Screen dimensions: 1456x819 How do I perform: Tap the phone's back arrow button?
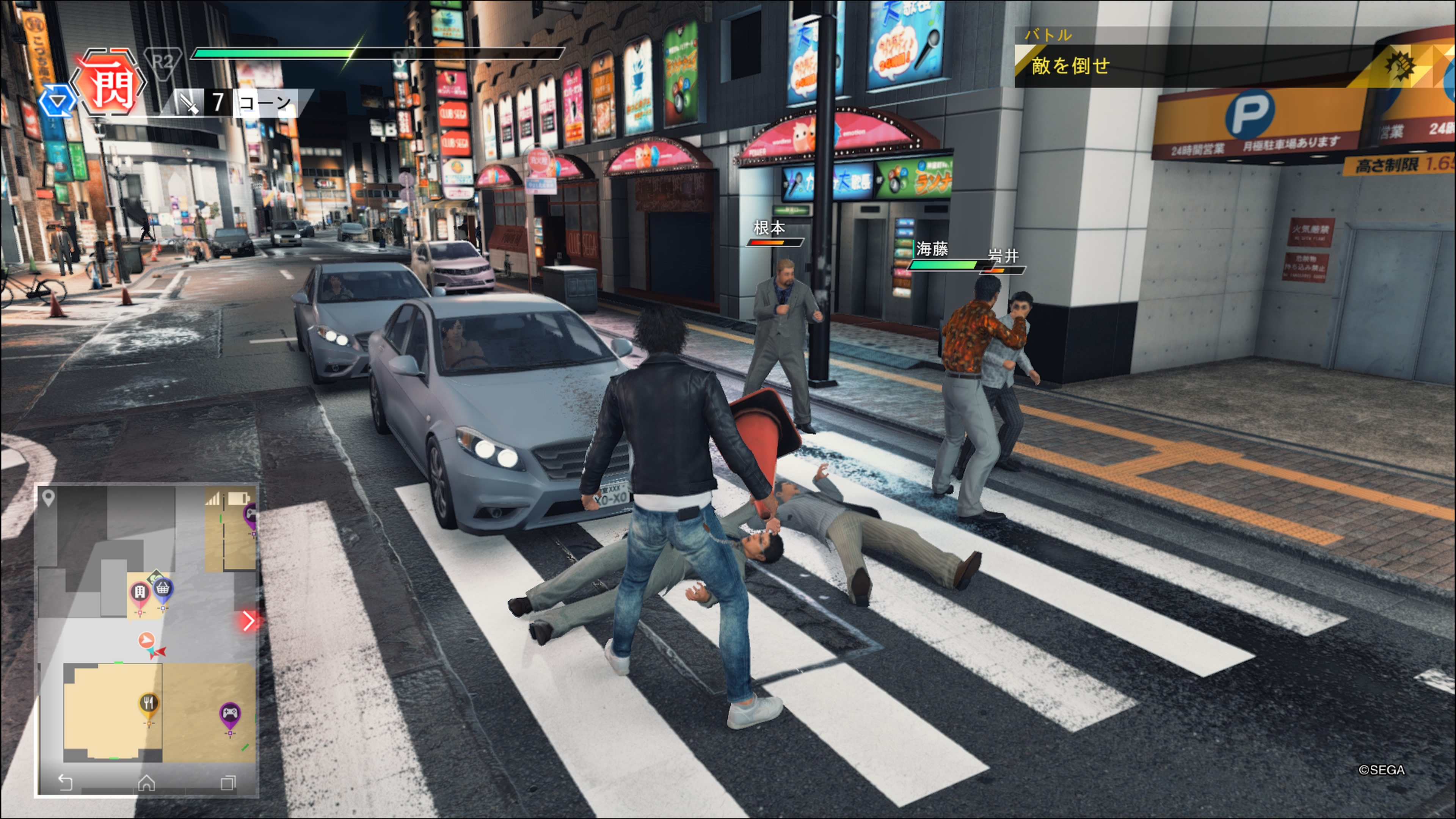[x=66, y=782]
